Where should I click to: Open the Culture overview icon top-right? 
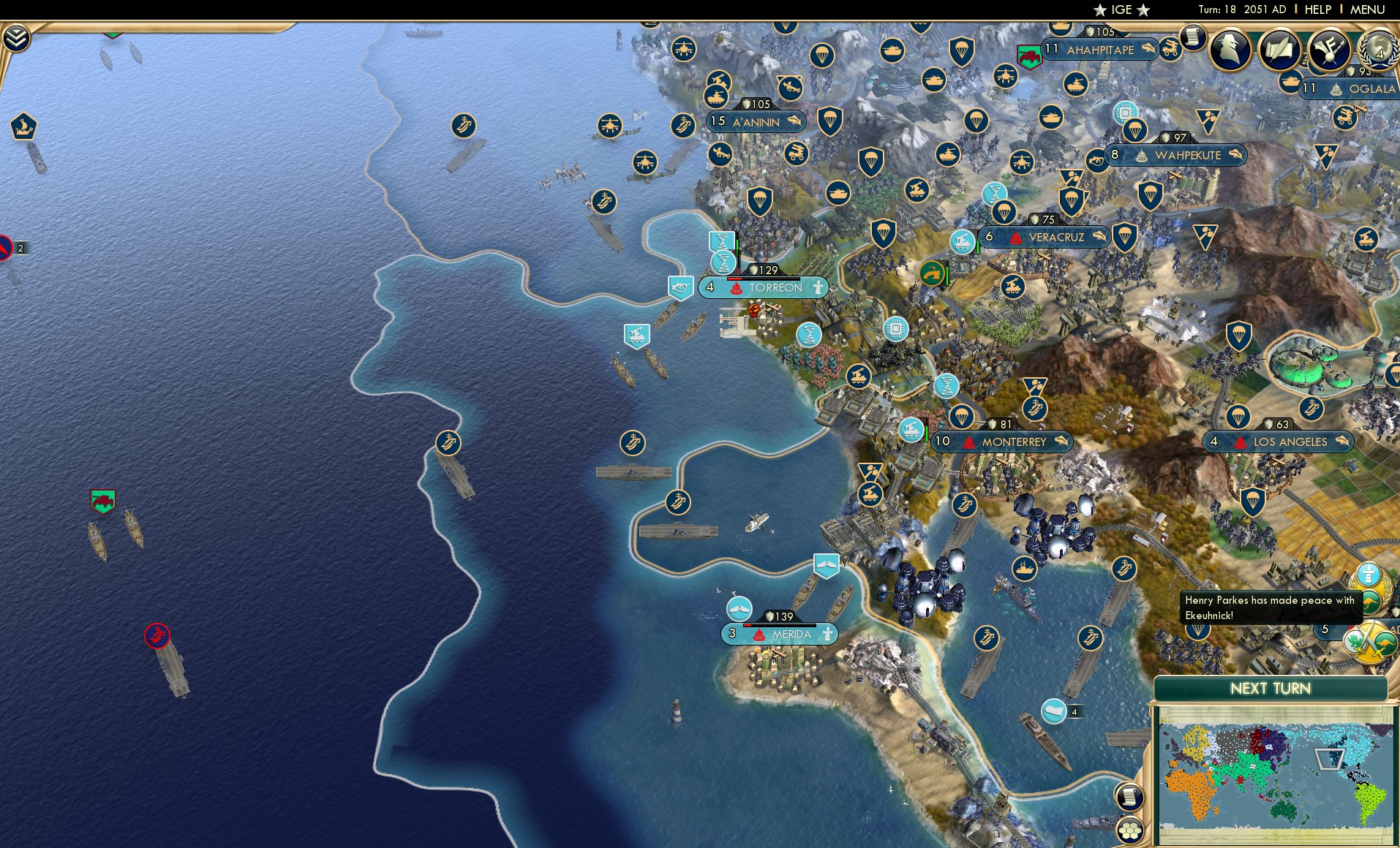(x=1329, y=50)
